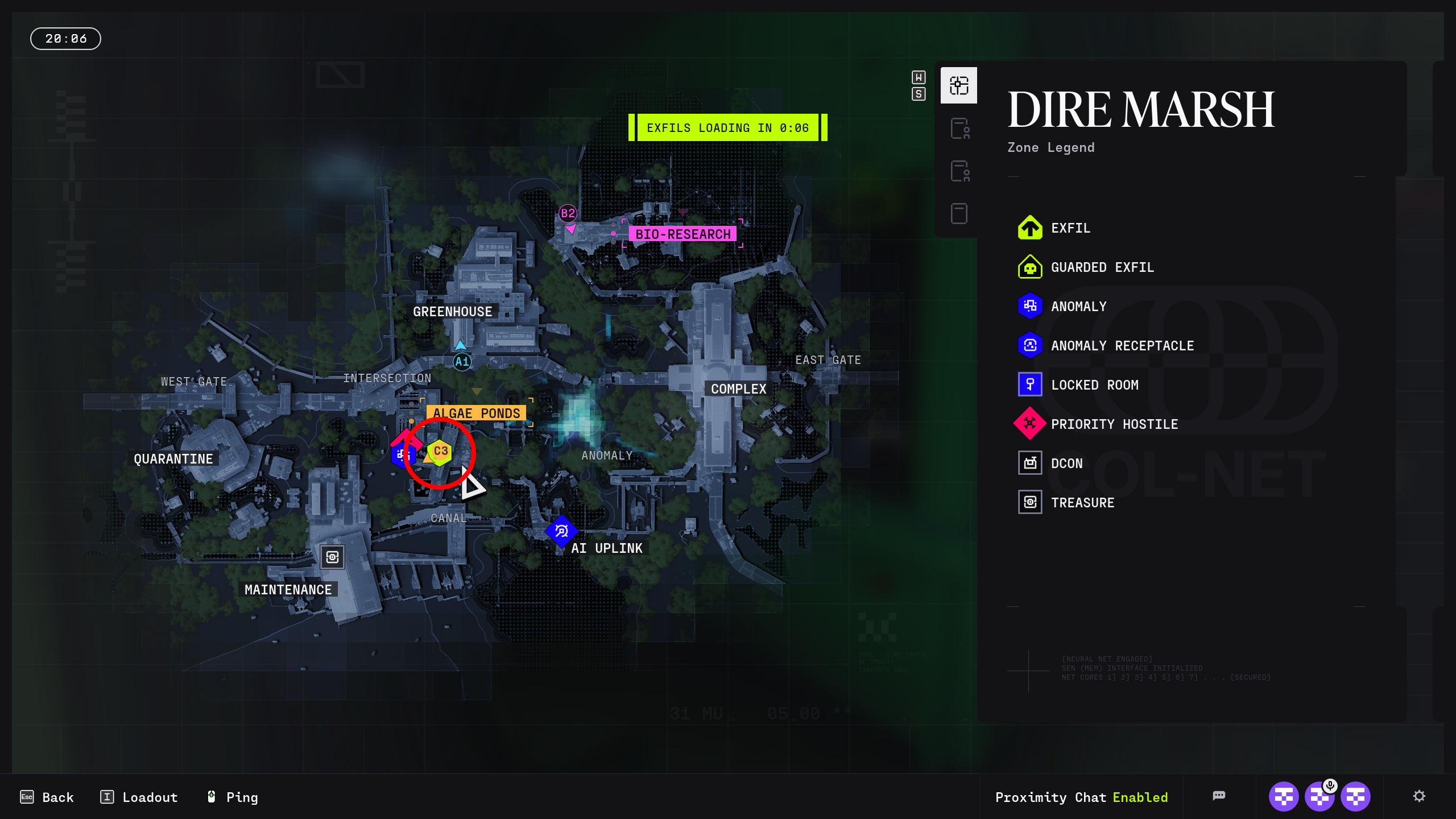Click the Locked Room legend icon

coord(1029,384)
